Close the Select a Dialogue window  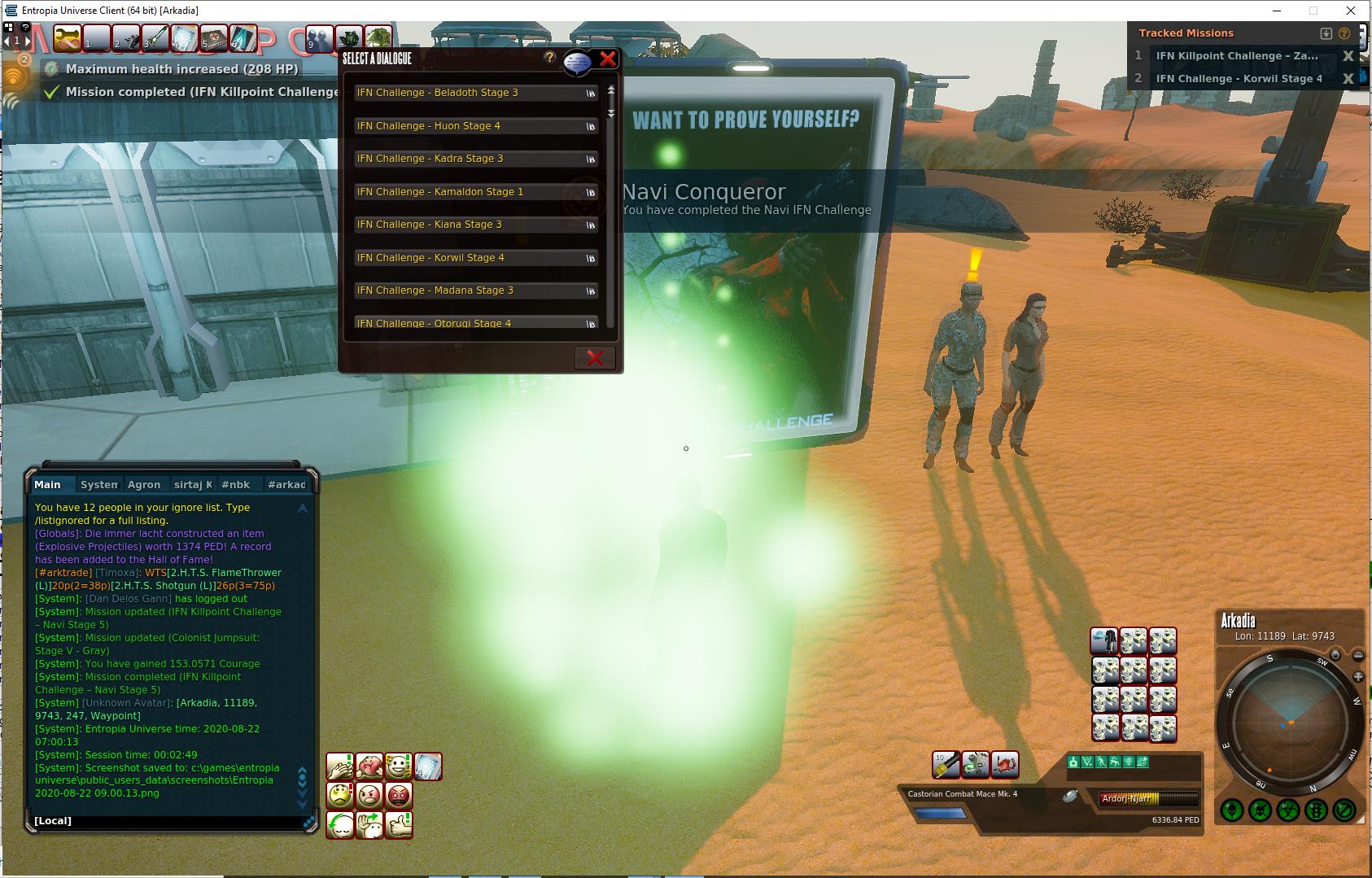coord(607,59)
